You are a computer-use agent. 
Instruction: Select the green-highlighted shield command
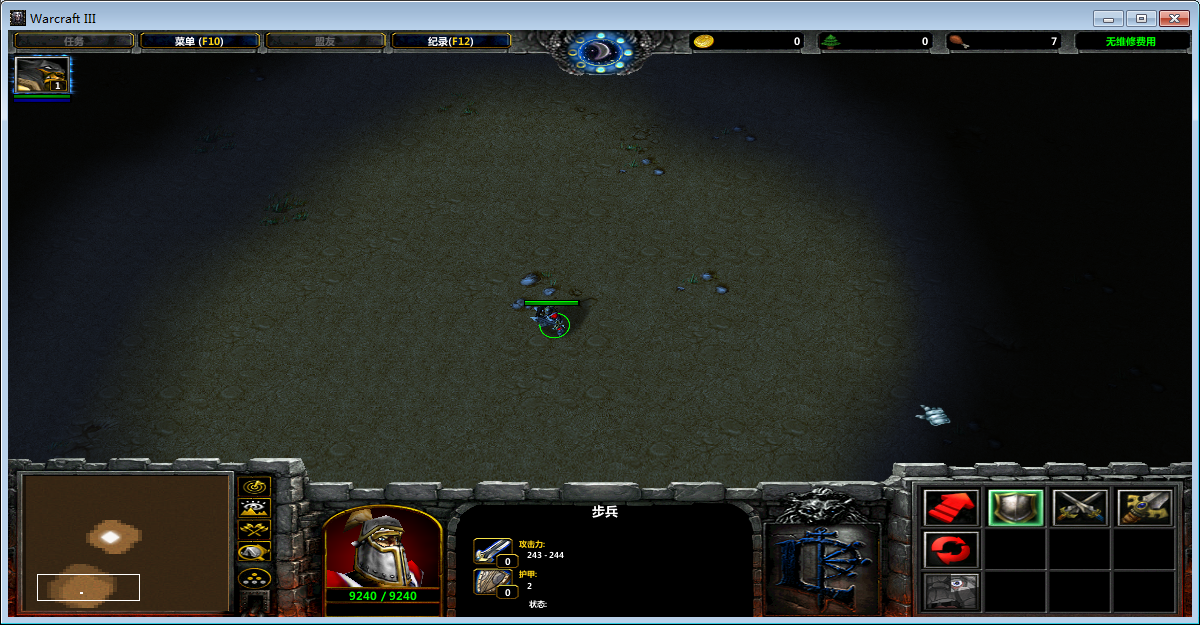1015,508
